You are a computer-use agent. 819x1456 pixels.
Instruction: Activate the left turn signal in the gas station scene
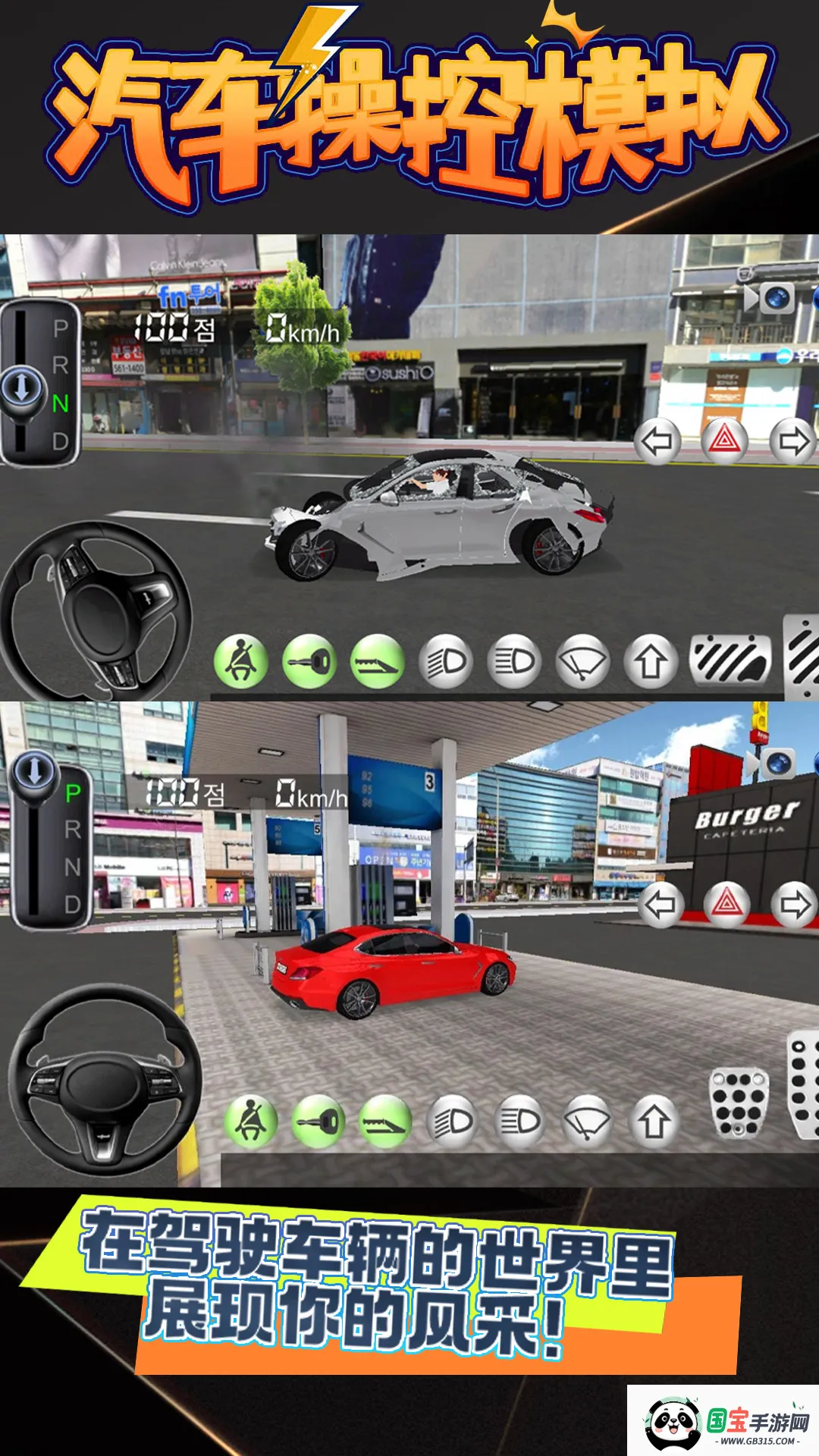pyautogui.click(x=659, y=904)
